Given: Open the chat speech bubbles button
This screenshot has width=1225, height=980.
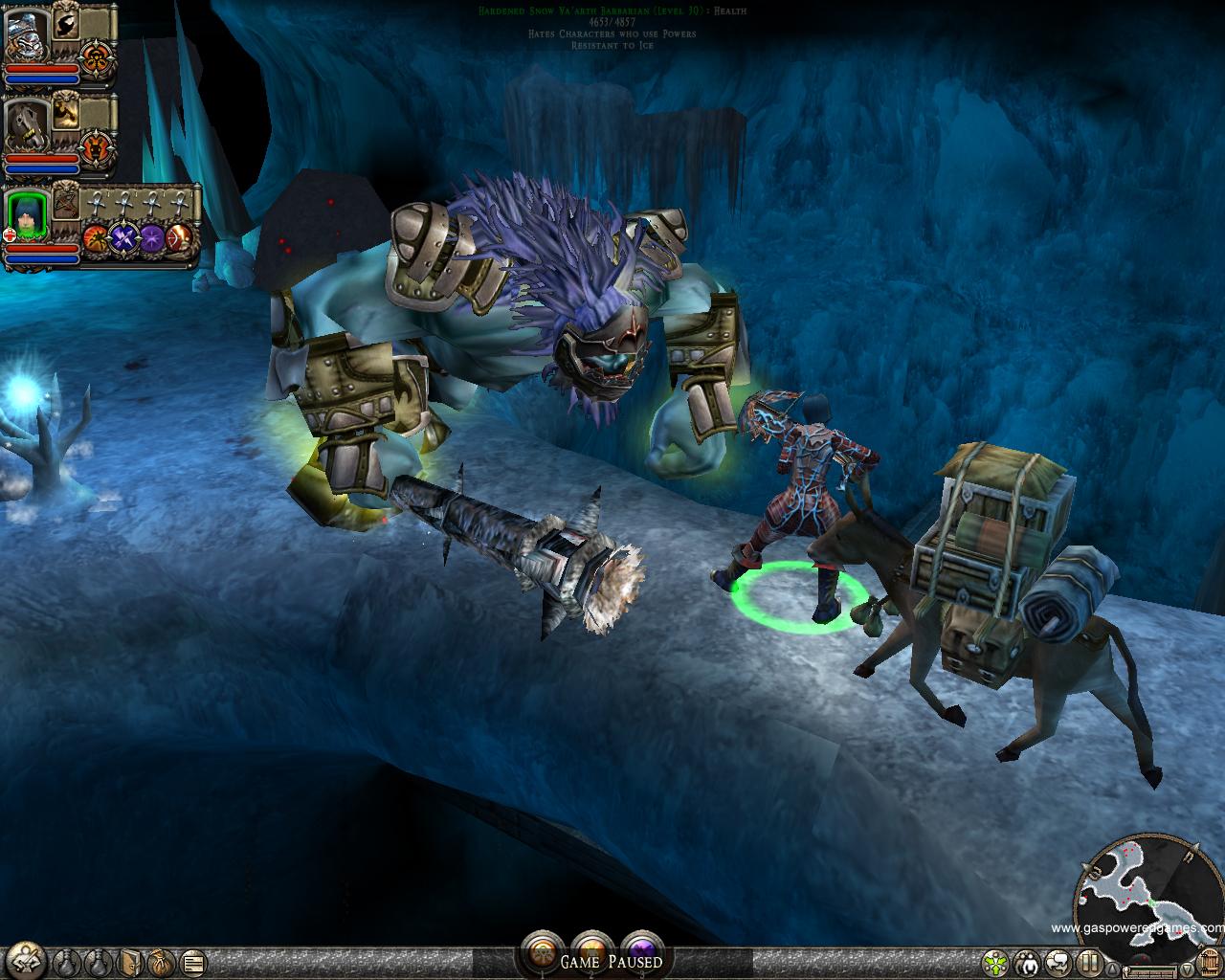Looking at the screenshot, I should point(1058,961).
